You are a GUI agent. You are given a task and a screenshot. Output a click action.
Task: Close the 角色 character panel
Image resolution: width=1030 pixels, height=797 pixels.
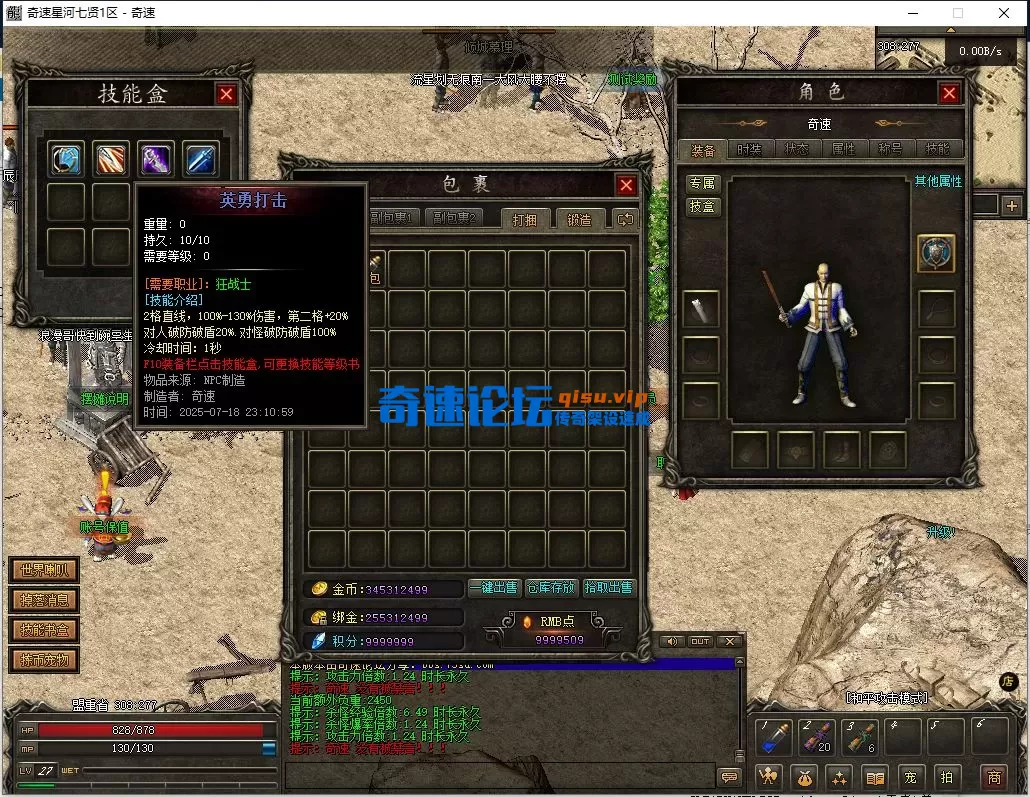pos(949,93)
